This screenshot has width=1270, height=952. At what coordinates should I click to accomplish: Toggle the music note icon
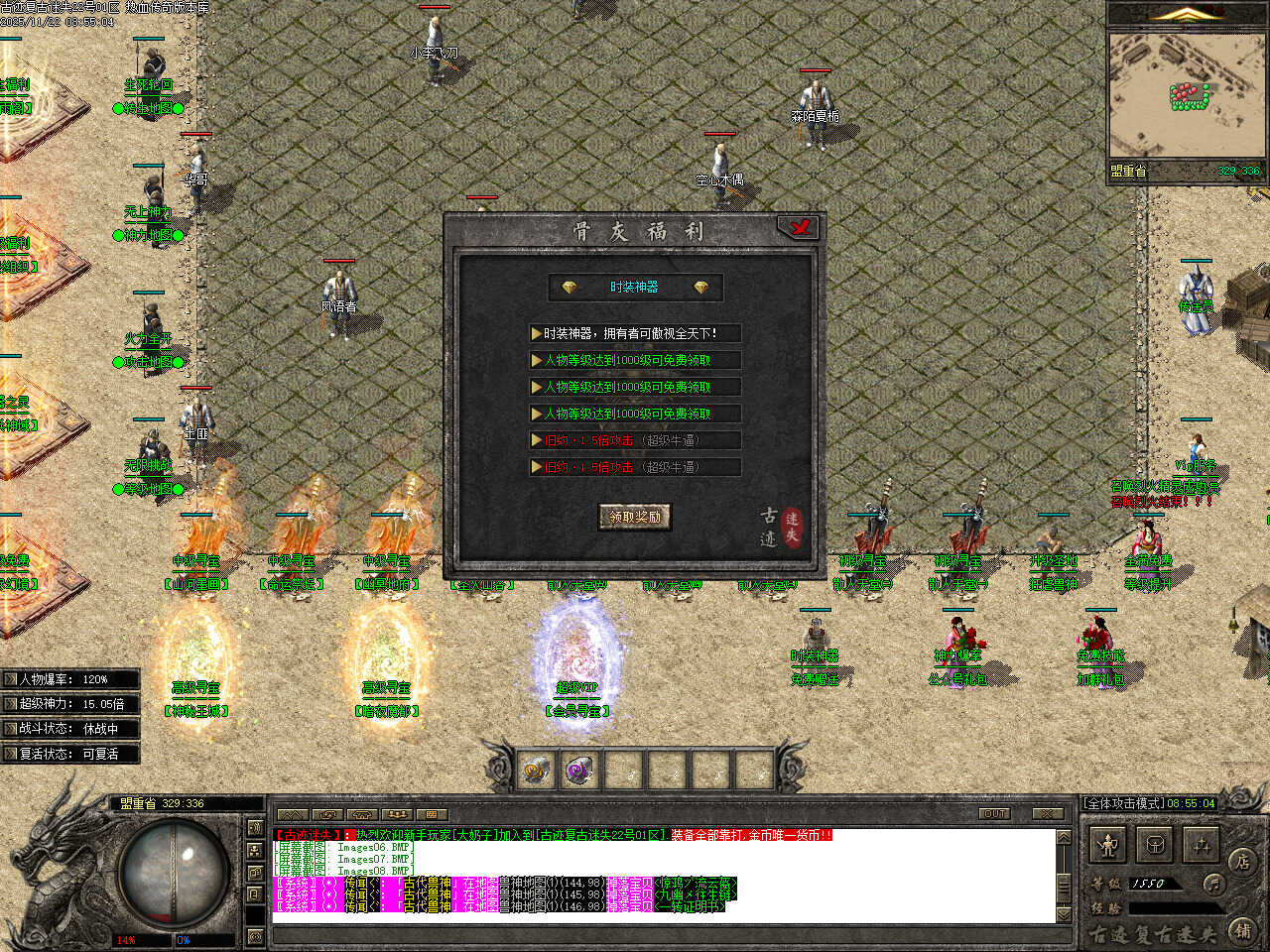(x=1212, y=883)
